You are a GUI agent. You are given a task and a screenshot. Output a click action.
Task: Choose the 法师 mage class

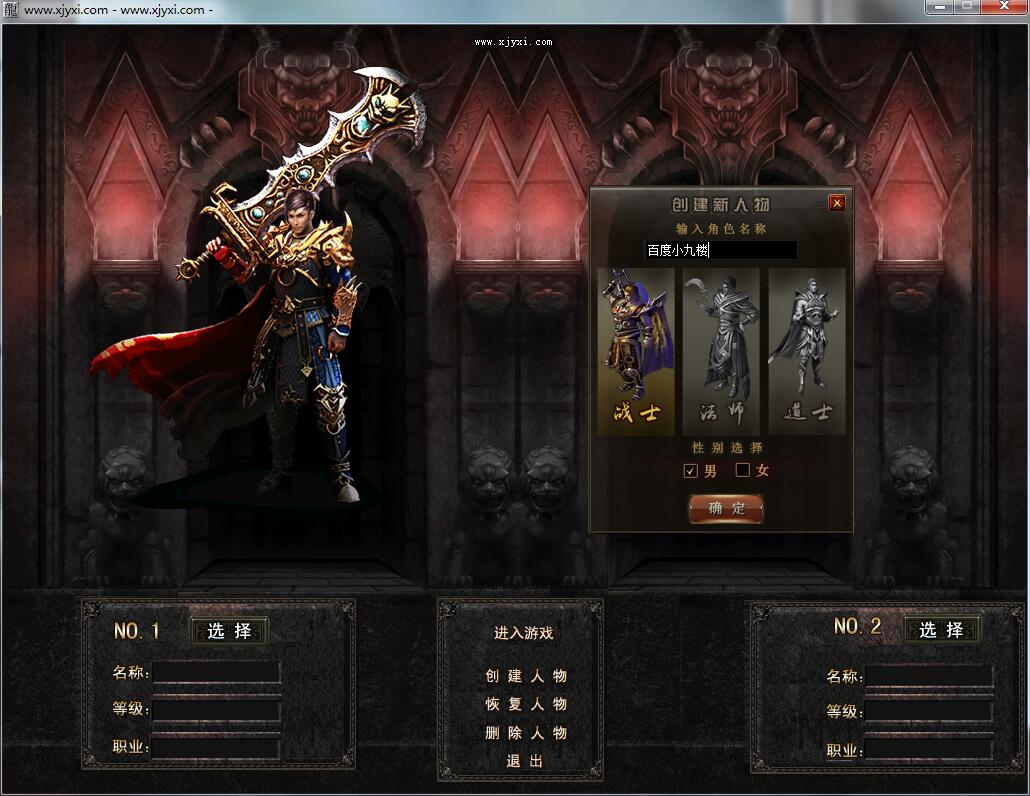(721, 350)
